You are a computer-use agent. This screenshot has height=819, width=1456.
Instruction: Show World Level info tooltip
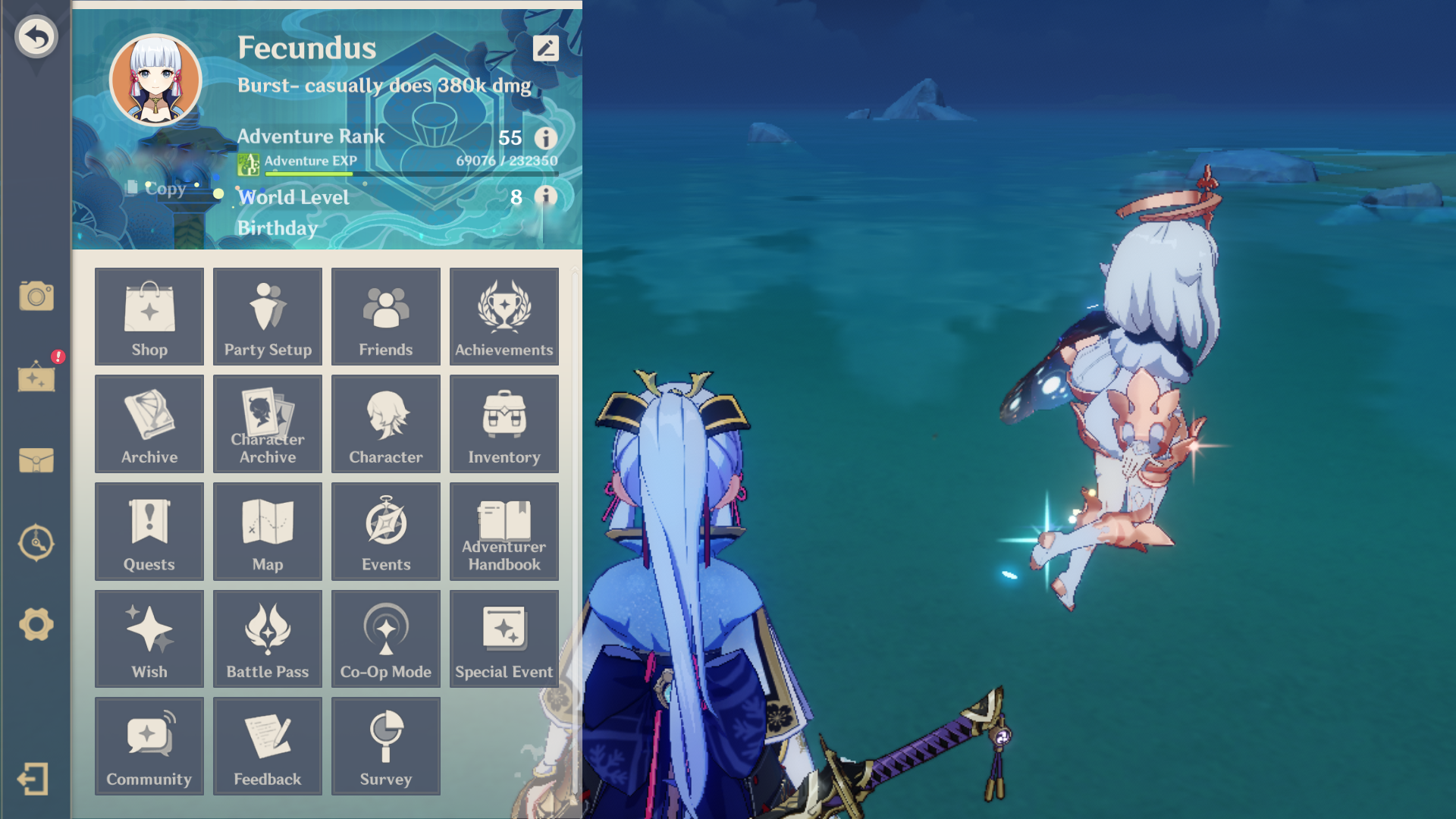tap(545, 197)
